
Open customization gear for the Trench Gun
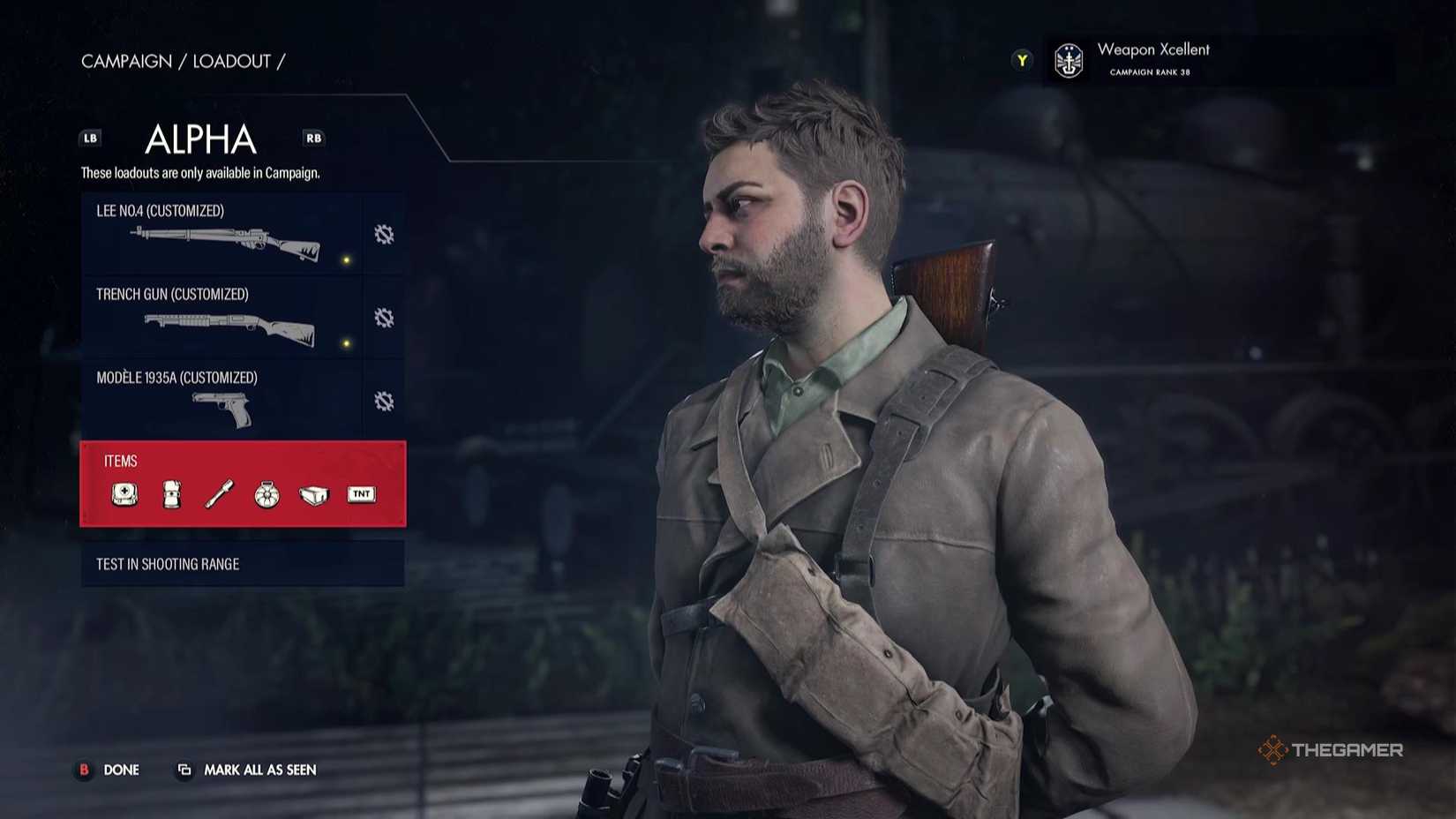383,318
